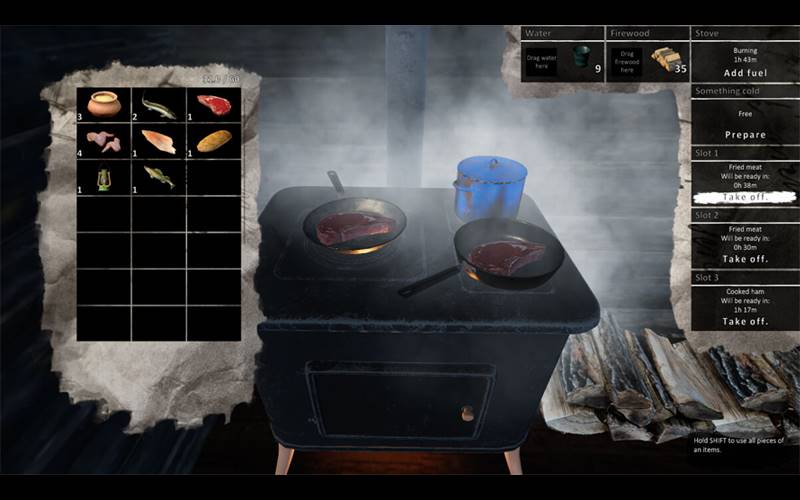Click Prepare under Something cold

click(744, 135)
